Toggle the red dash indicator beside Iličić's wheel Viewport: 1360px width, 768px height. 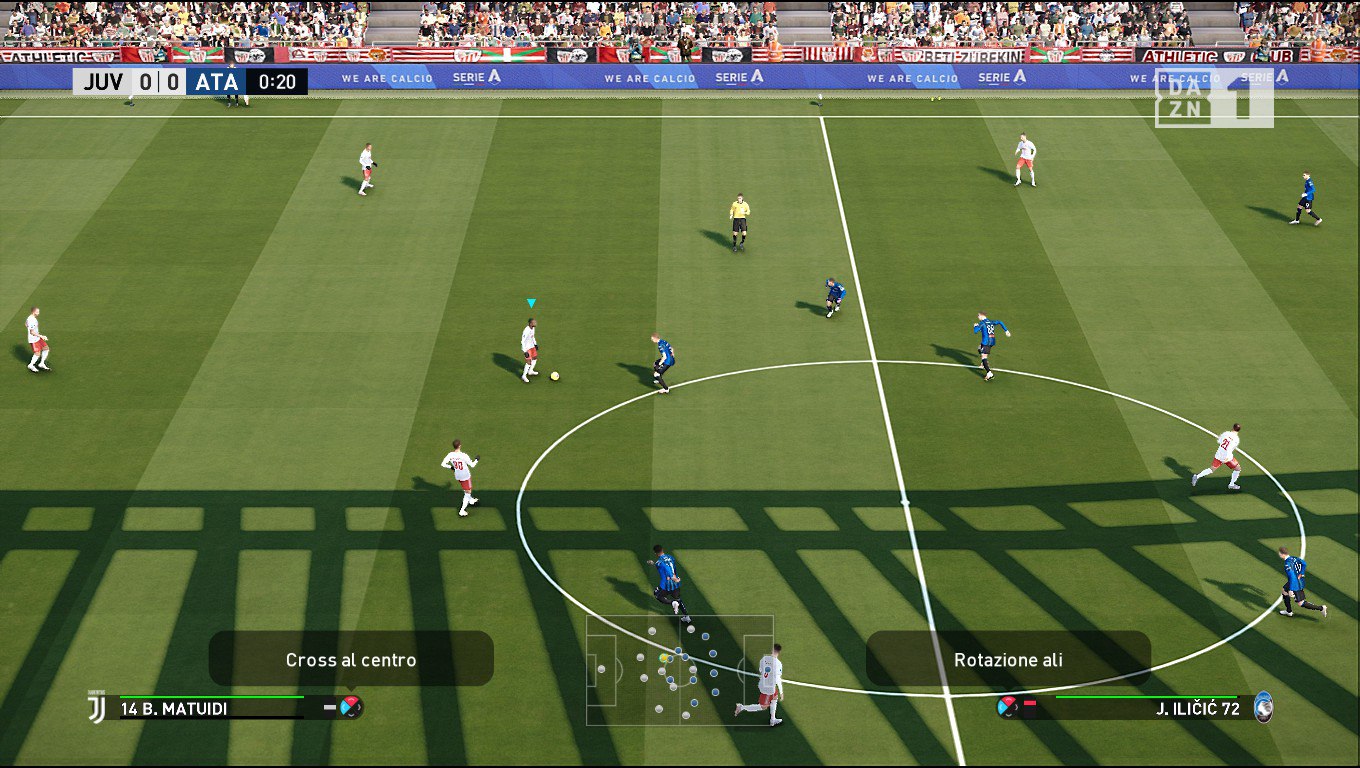click(x=1029, y=703)
